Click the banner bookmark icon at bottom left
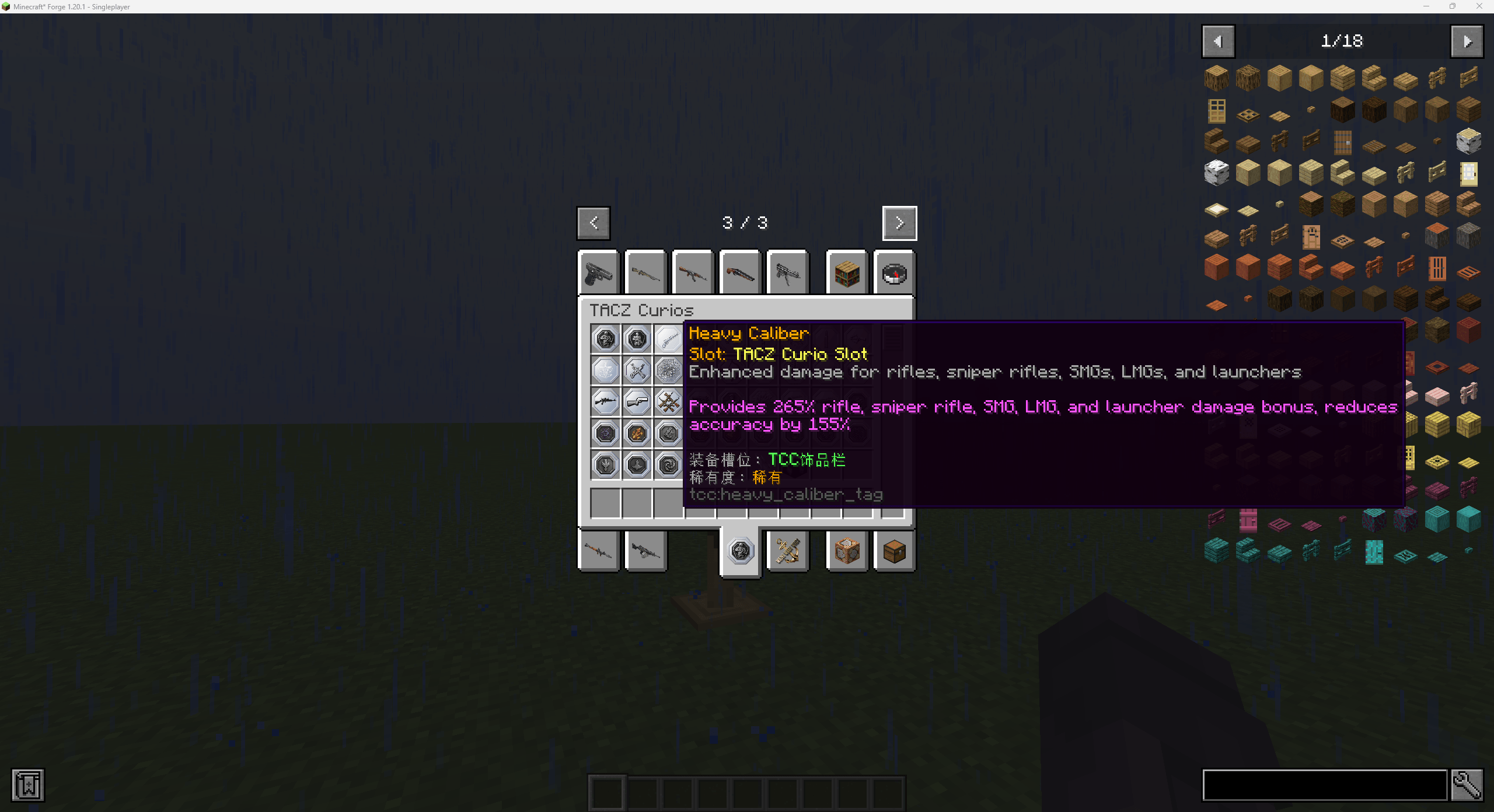This screenshot has height=812, width=1494. click(27, 785)
